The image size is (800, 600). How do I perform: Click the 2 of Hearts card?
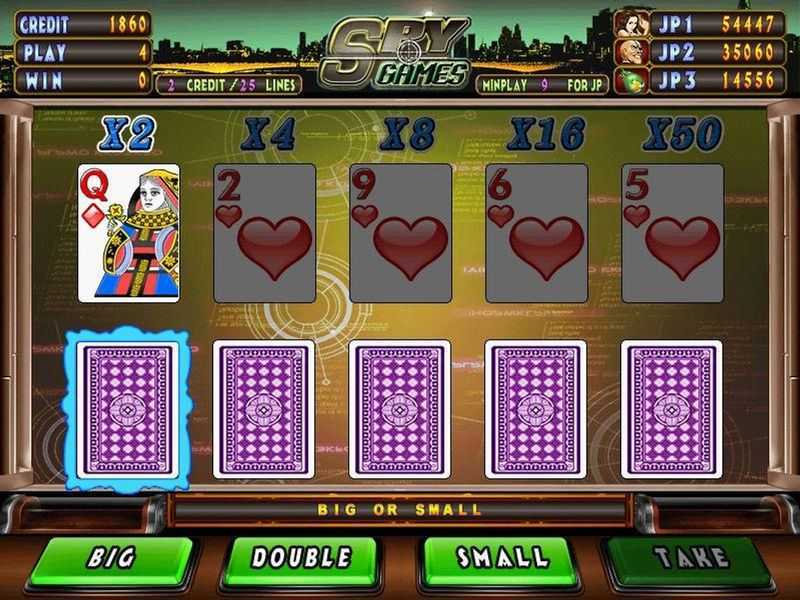(265, 233)
